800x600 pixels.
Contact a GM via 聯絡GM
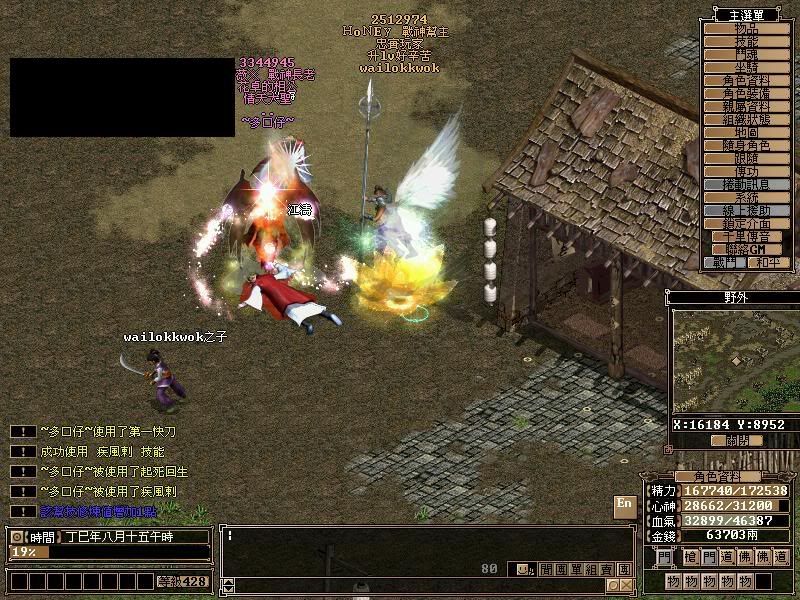coord(745,249)
